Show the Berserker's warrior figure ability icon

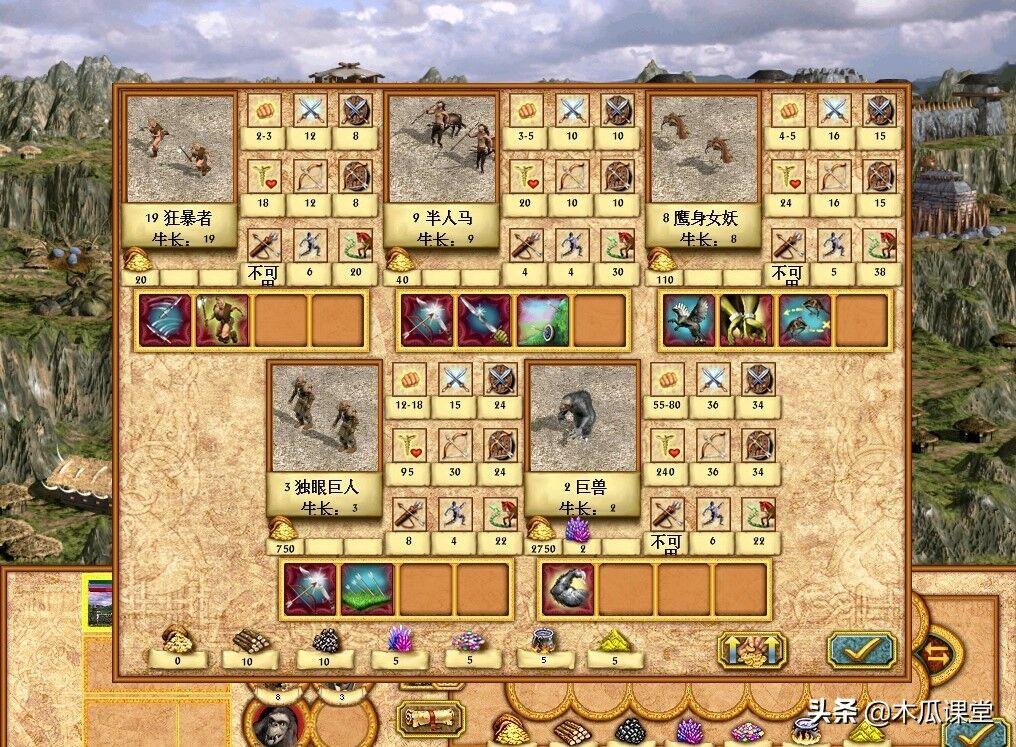[x=222, y=320]
